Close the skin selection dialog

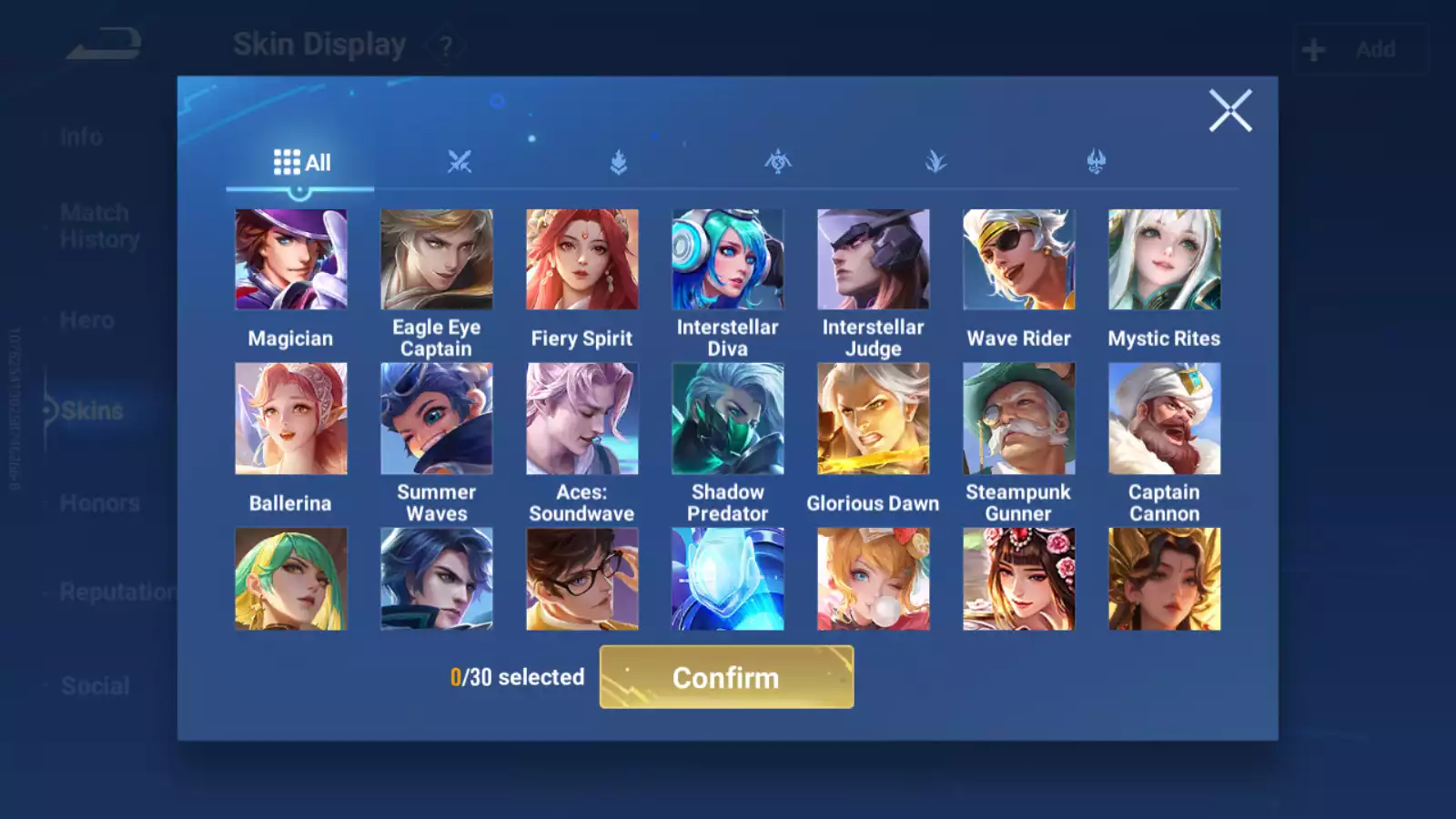(1230, 111)
